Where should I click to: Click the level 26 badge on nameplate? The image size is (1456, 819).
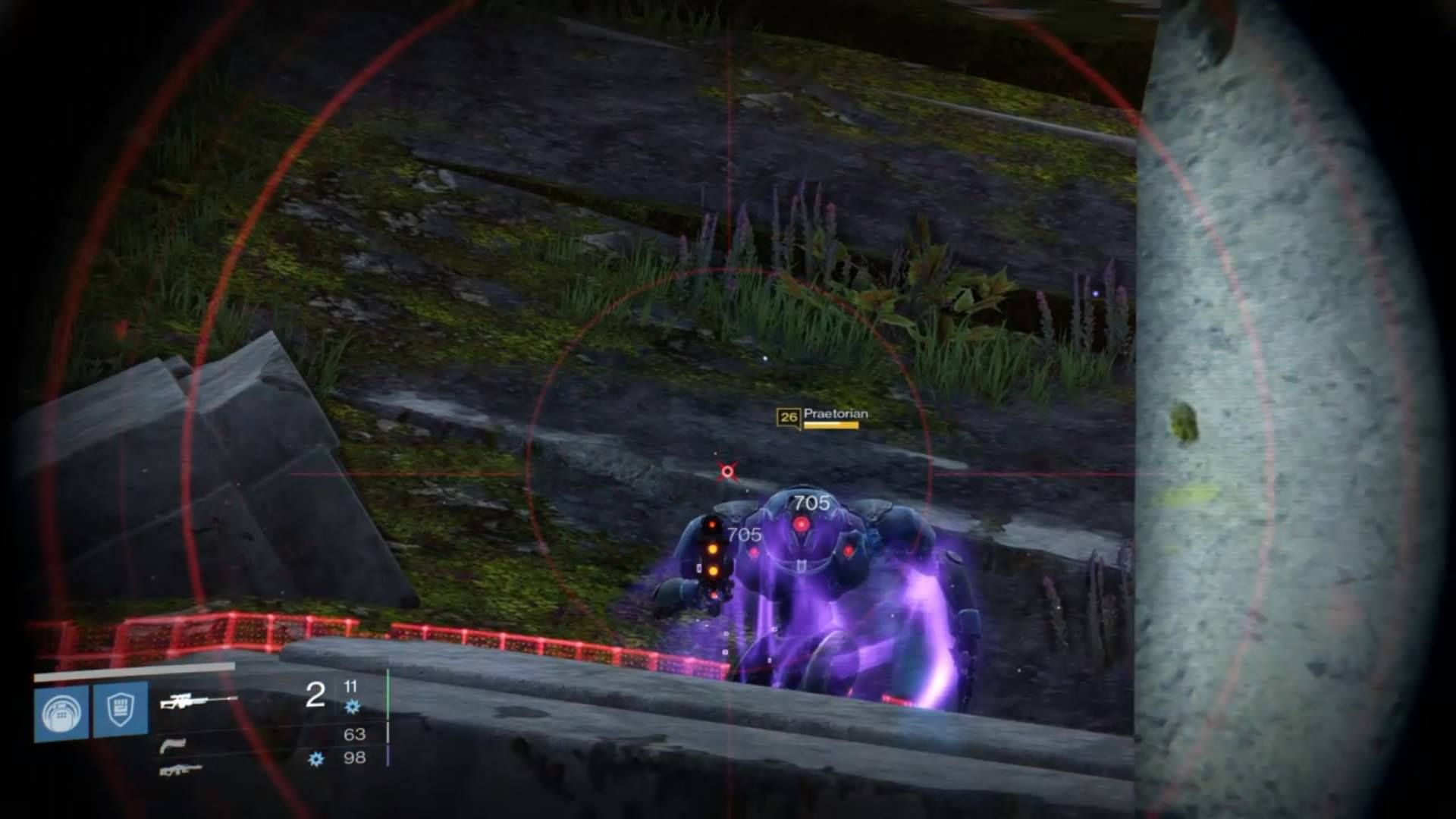click(x=789, y=416)
